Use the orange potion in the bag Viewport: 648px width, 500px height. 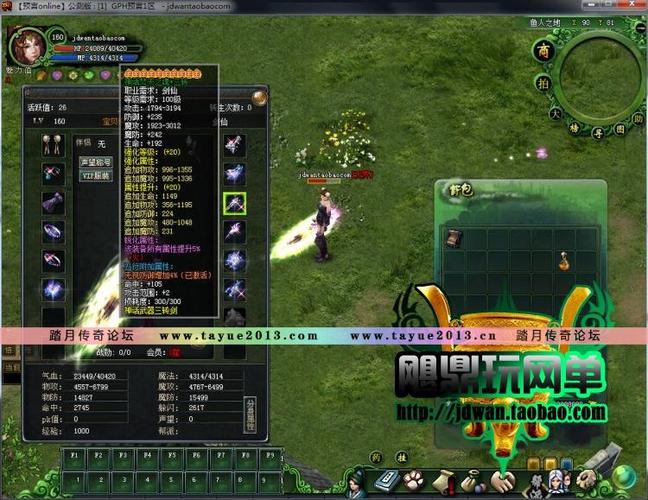(566, 261)
